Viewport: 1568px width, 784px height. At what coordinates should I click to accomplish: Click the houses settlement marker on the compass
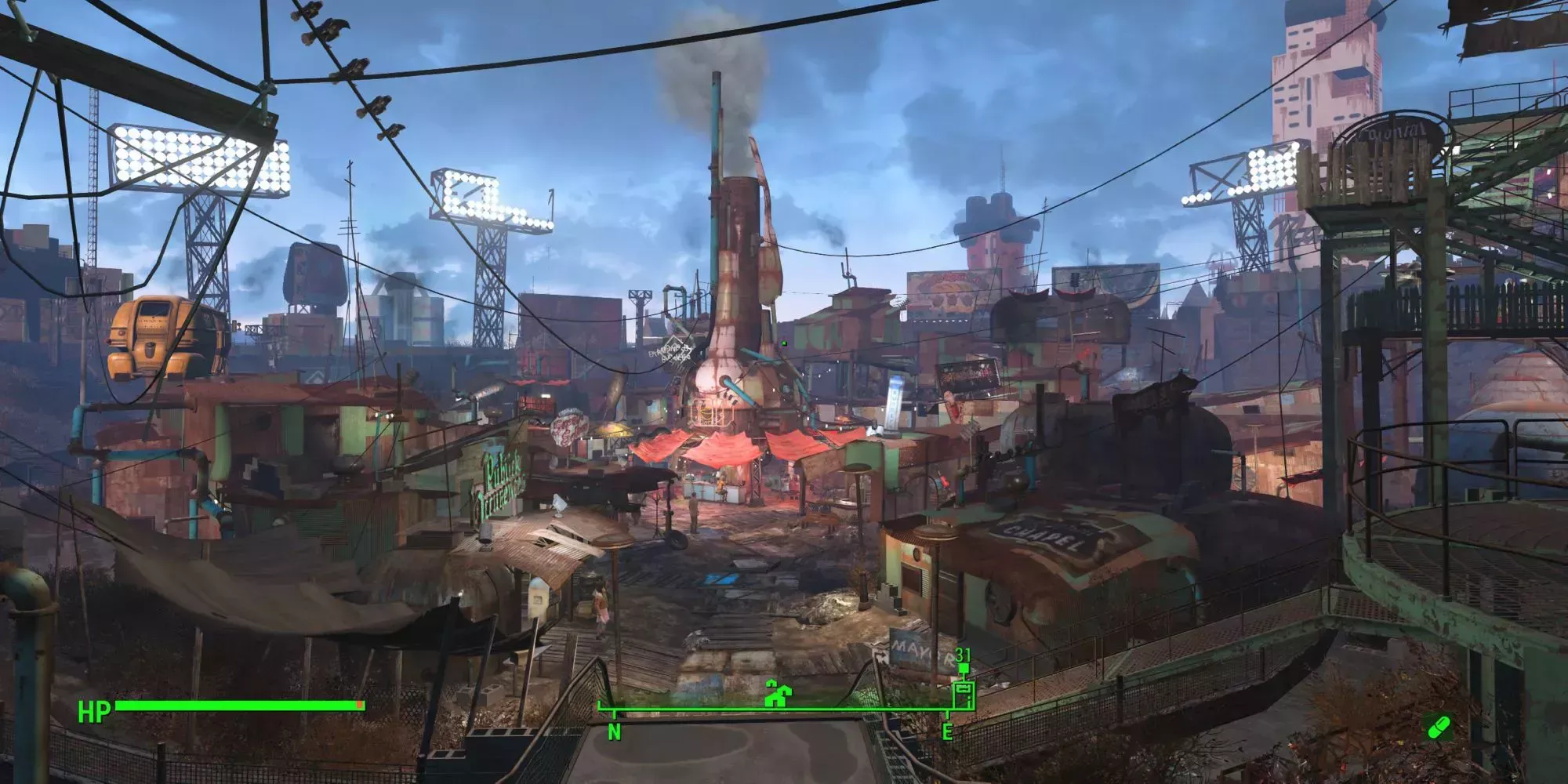pos(776,694)
